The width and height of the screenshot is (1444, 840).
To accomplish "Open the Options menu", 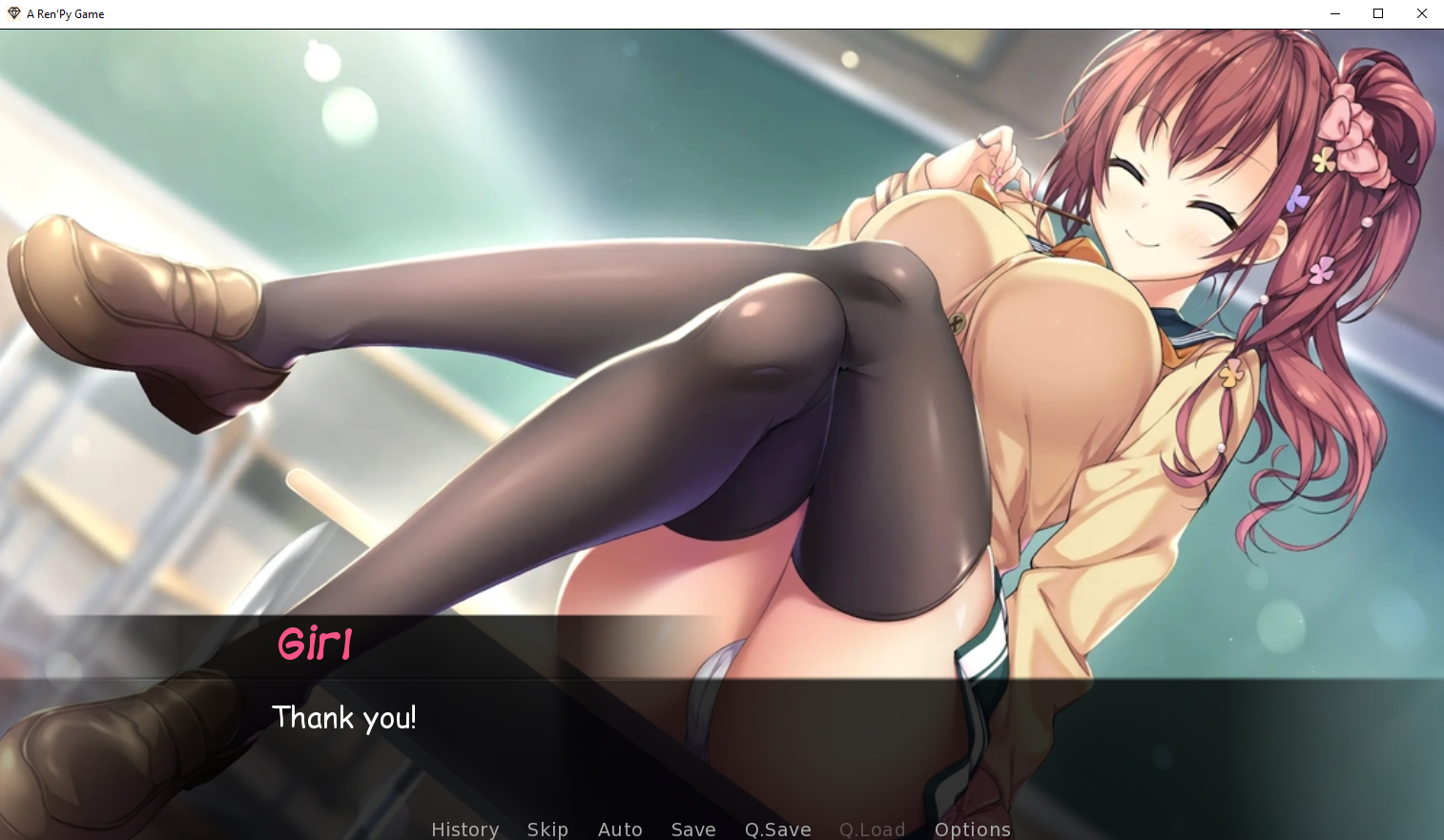I will pos(972,829).
